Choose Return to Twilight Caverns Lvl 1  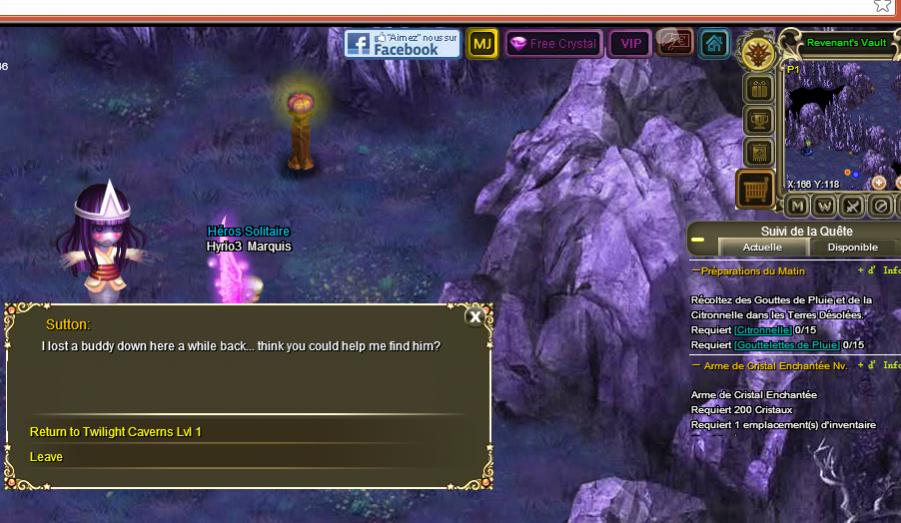point(116,432)
